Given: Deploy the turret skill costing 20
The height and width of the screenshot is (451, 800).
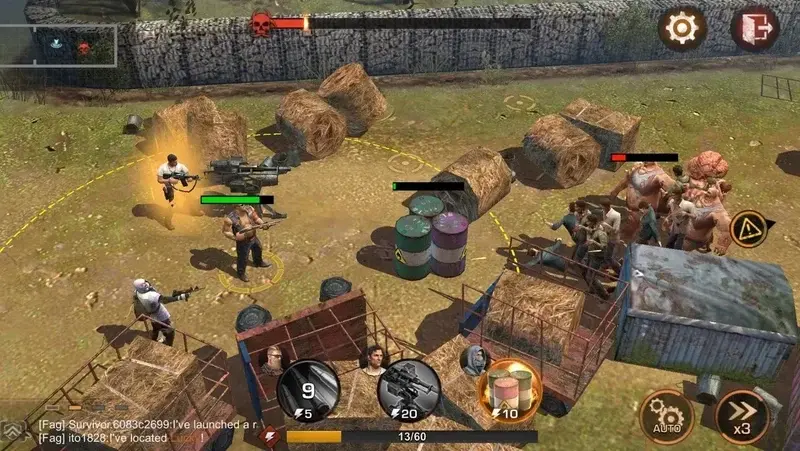Looking at the screenshot, I should pyautogui.click(x=408, y=388).
